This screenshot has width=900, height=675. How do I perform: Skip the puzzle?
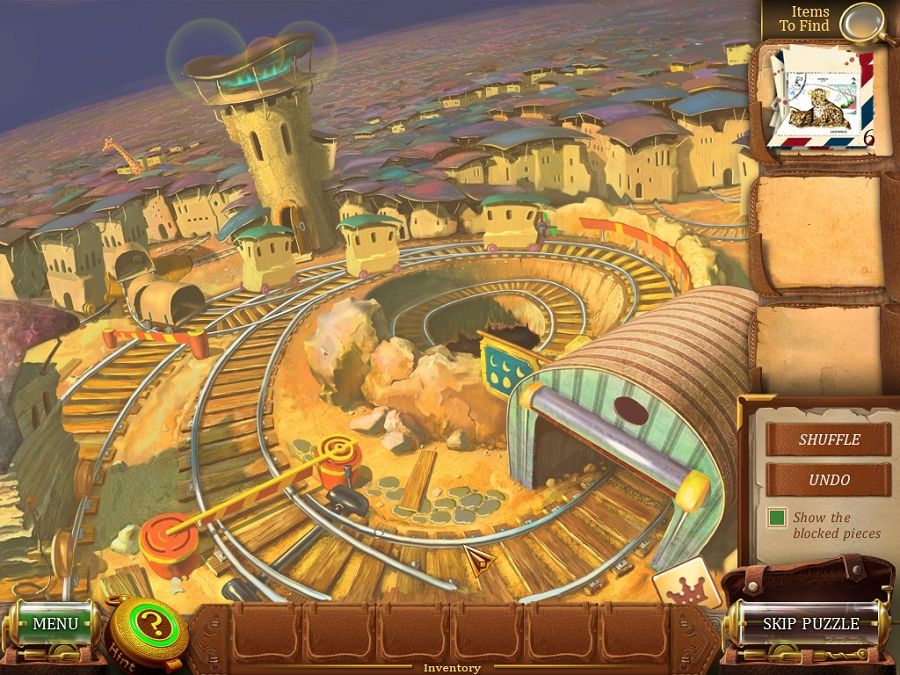tap(810, 624)
